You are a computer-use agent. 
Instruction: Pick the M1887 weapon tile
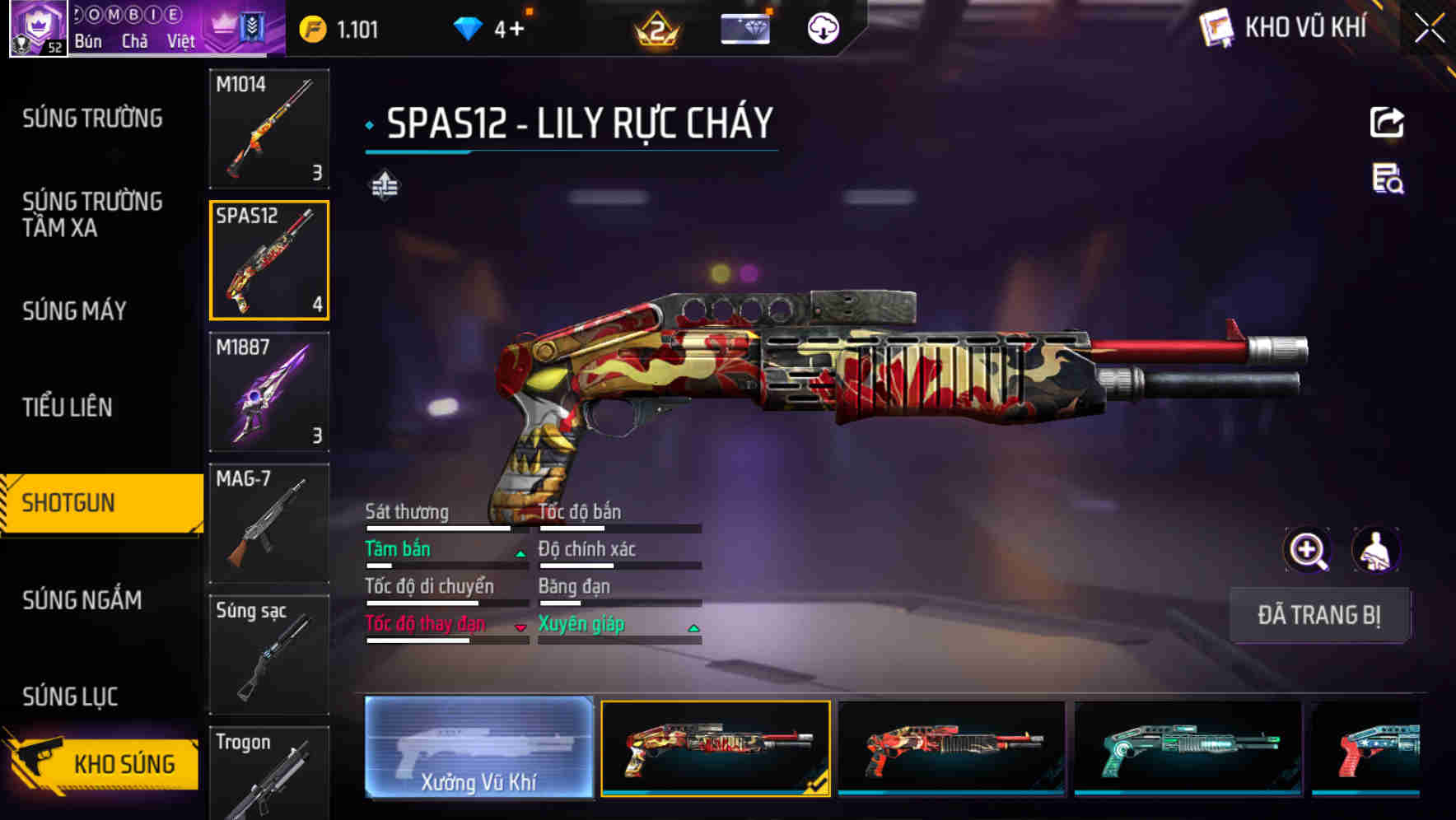pos(269,392)
